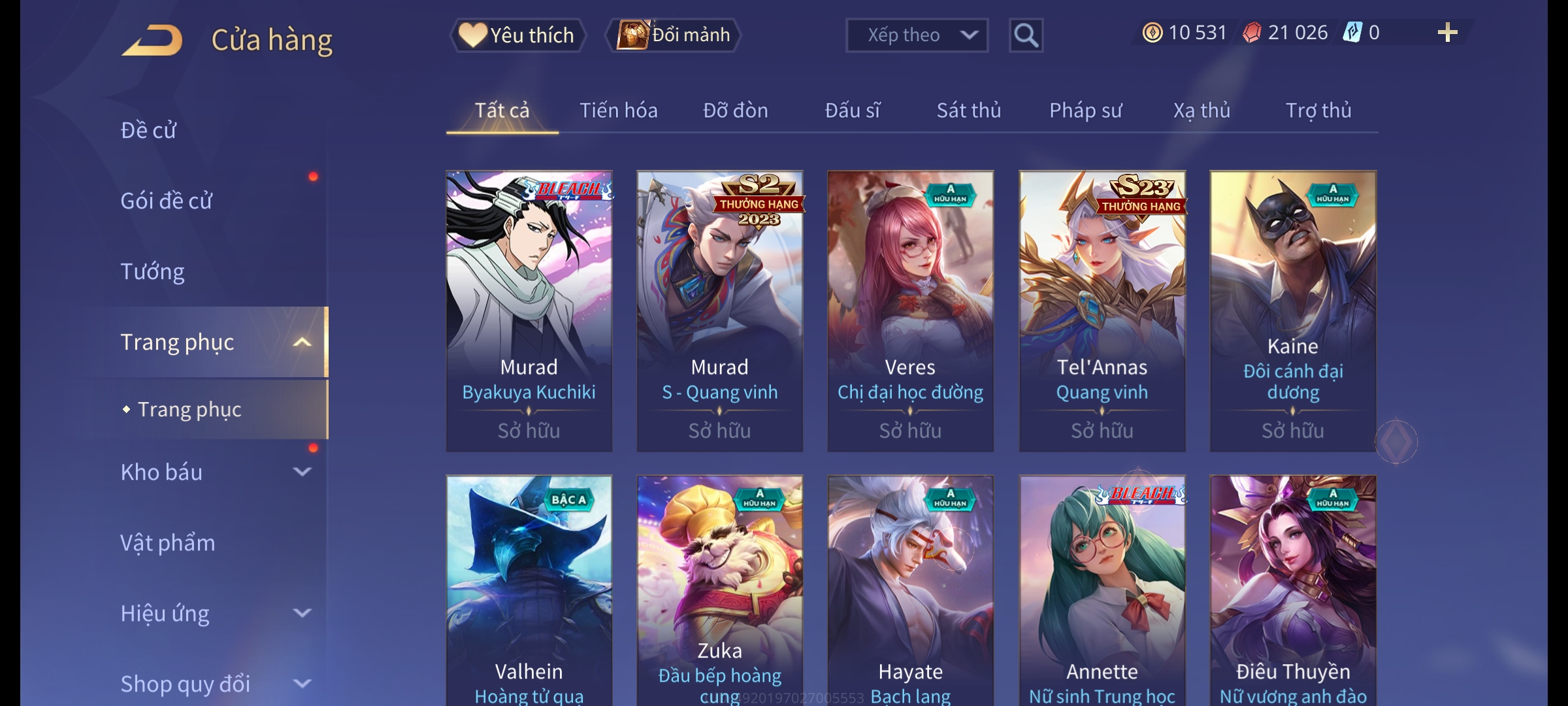This screenshot has width=1568, height=706.
Task: Open the Đổi mảnh shard exchange
Action: [x=674, y=35]
